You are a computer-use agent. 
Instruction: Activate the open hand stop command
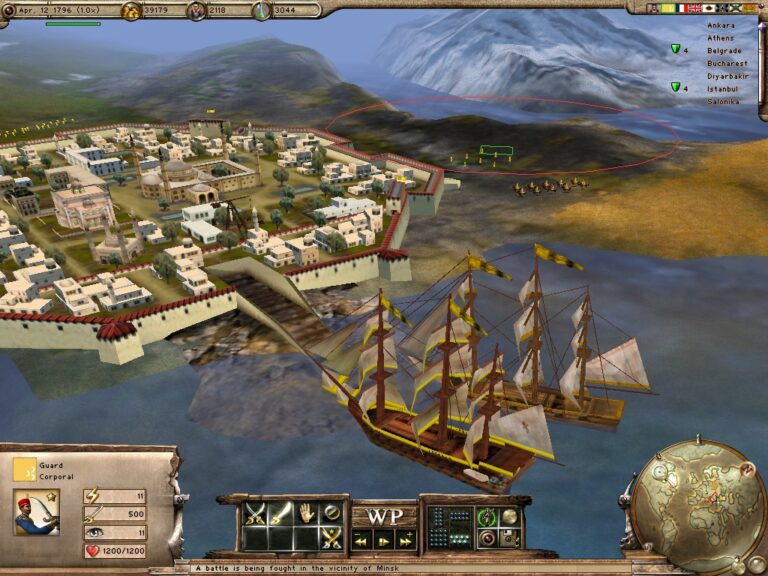308,515
